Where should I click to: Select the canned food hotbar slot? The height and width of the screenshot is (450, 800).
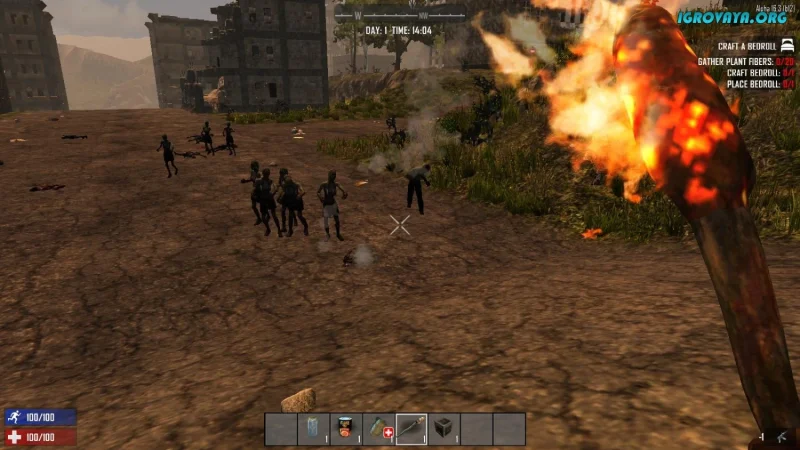(346, 428)
